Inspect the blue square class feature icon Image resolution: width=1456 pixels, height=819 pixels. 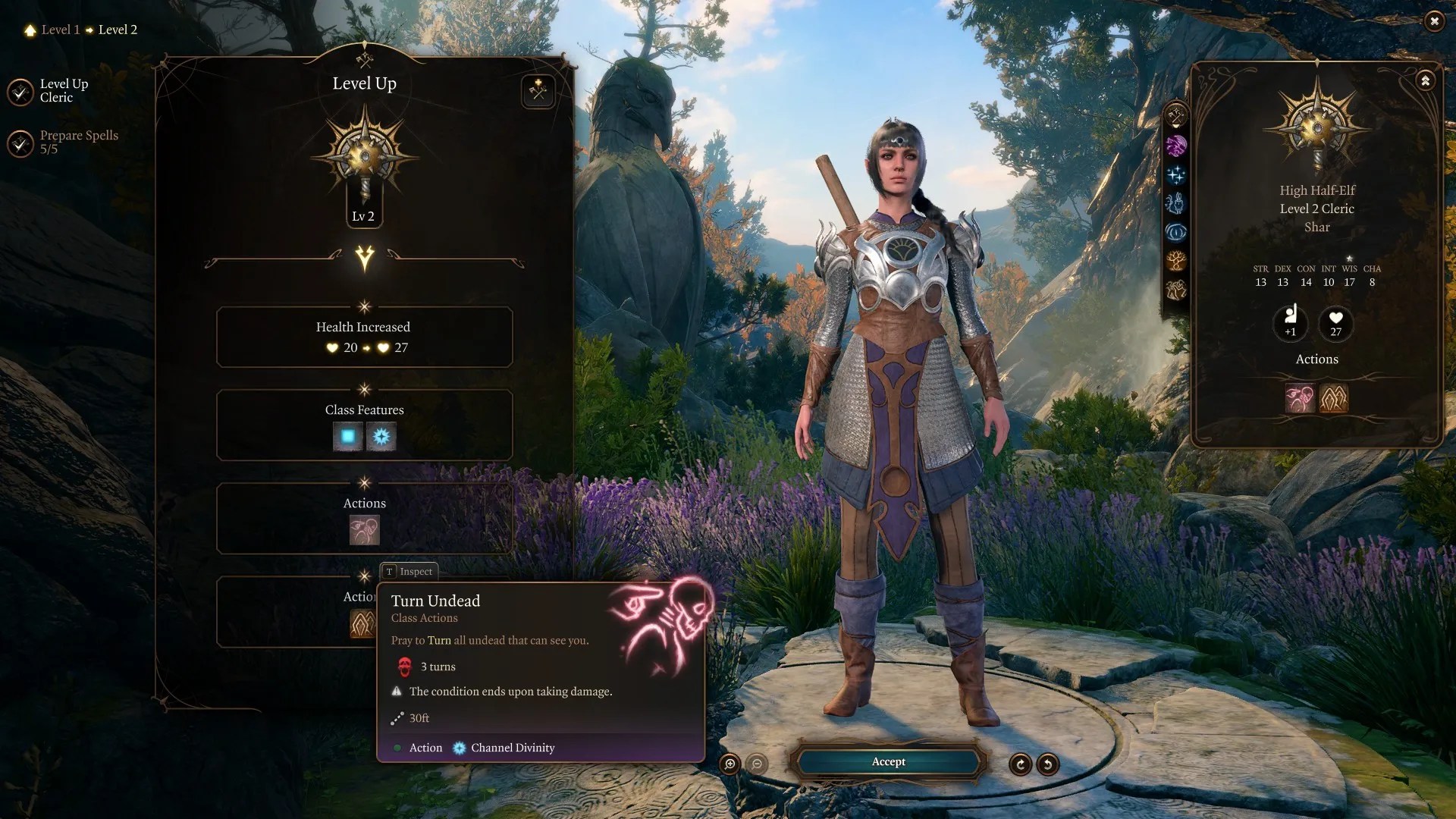(x=348, y=436)
